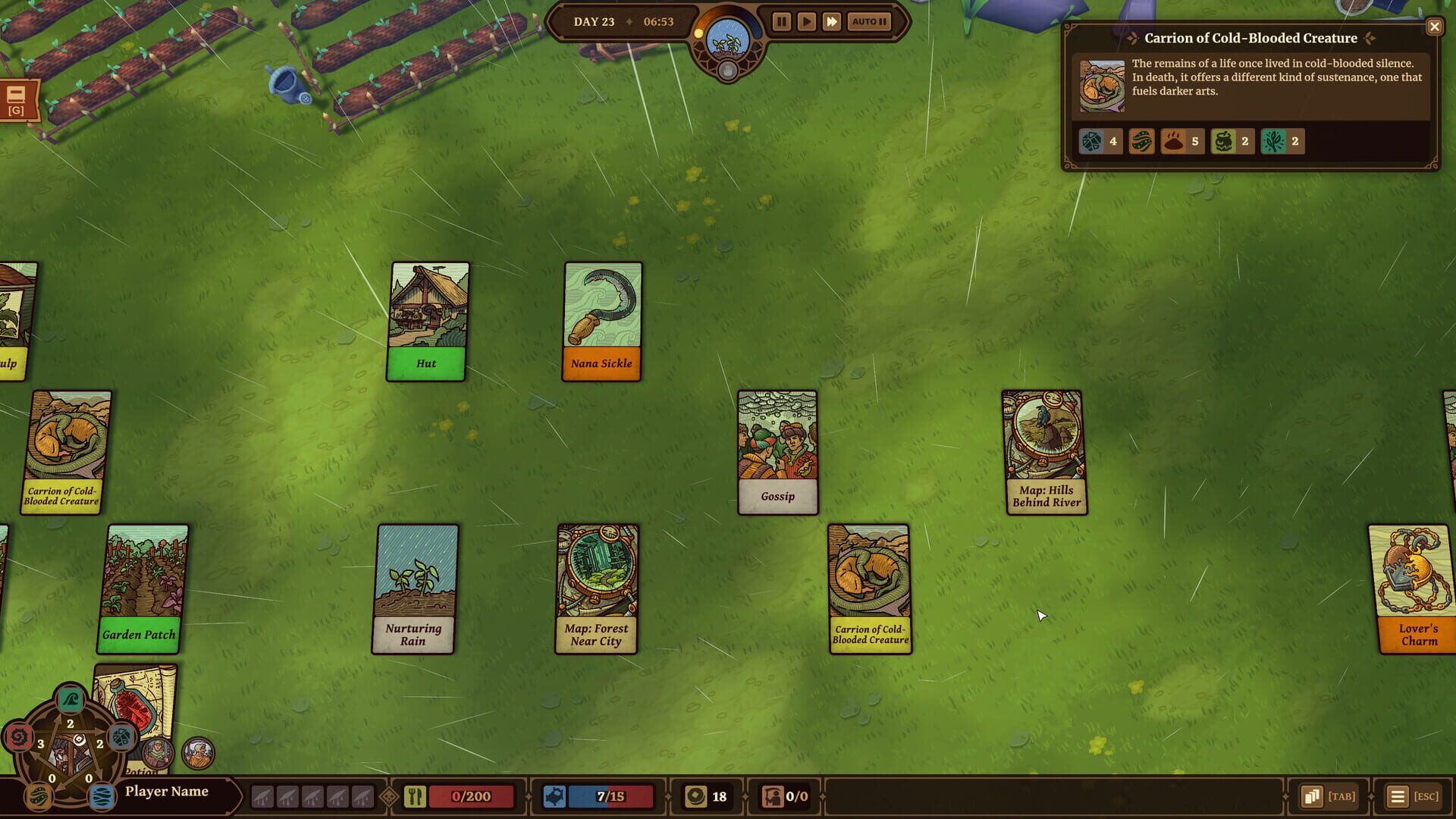Open the ESC hamburger menu
This screenshot has height=819, width=1456.
(1398, 796)
